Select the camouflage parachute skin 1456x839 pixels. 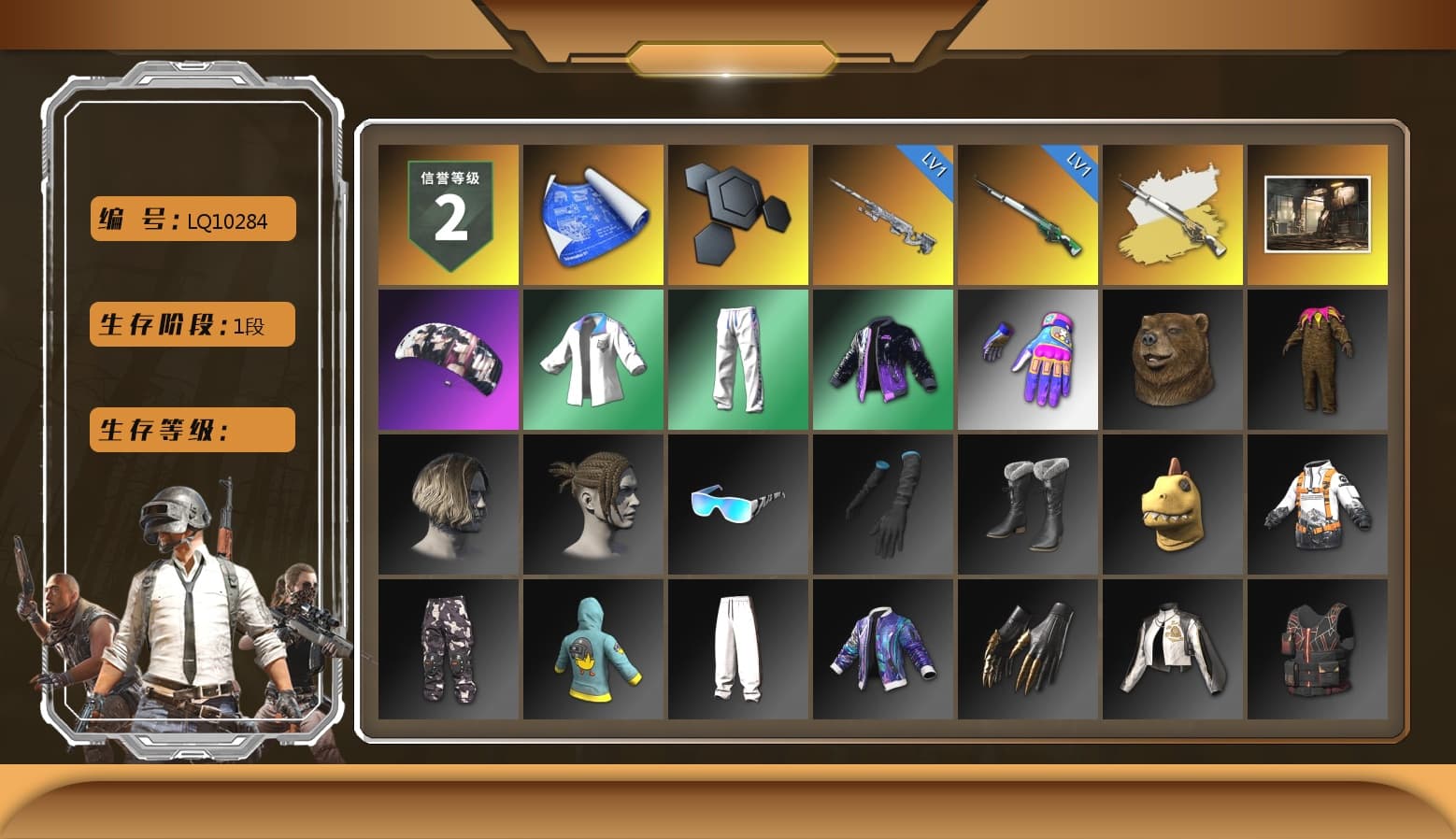click(x=447, y=359)
